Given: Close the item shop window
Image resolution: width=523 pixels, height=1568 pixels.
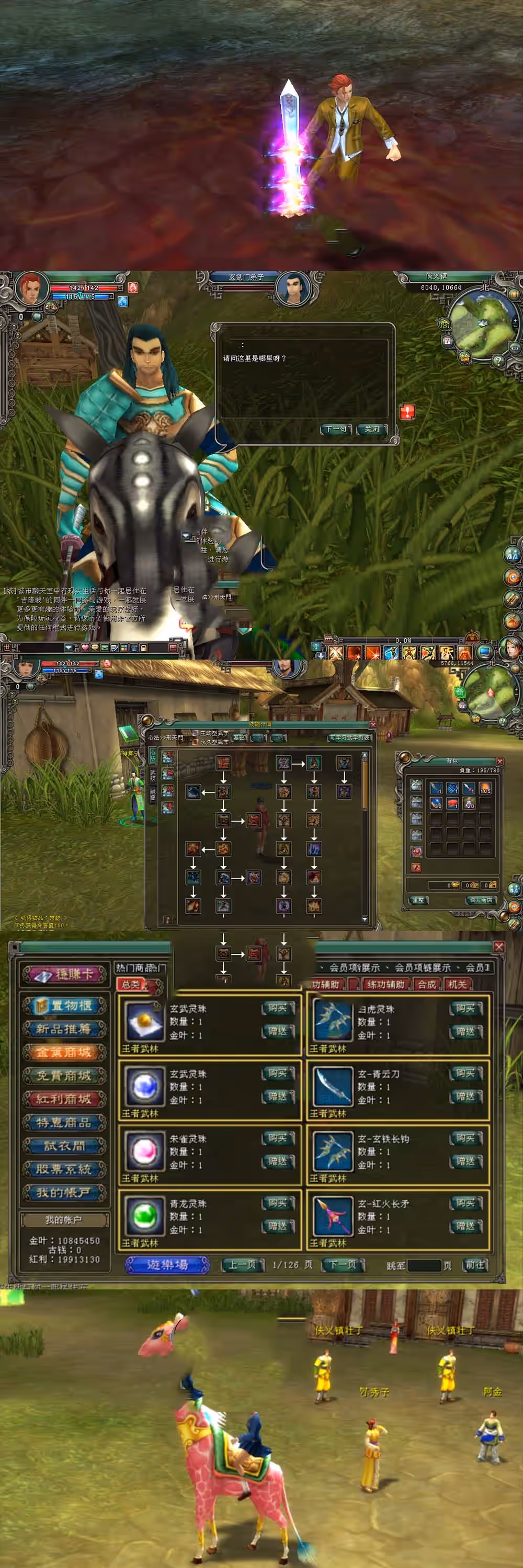Looking at the screenshot, I should click(498, 947).
